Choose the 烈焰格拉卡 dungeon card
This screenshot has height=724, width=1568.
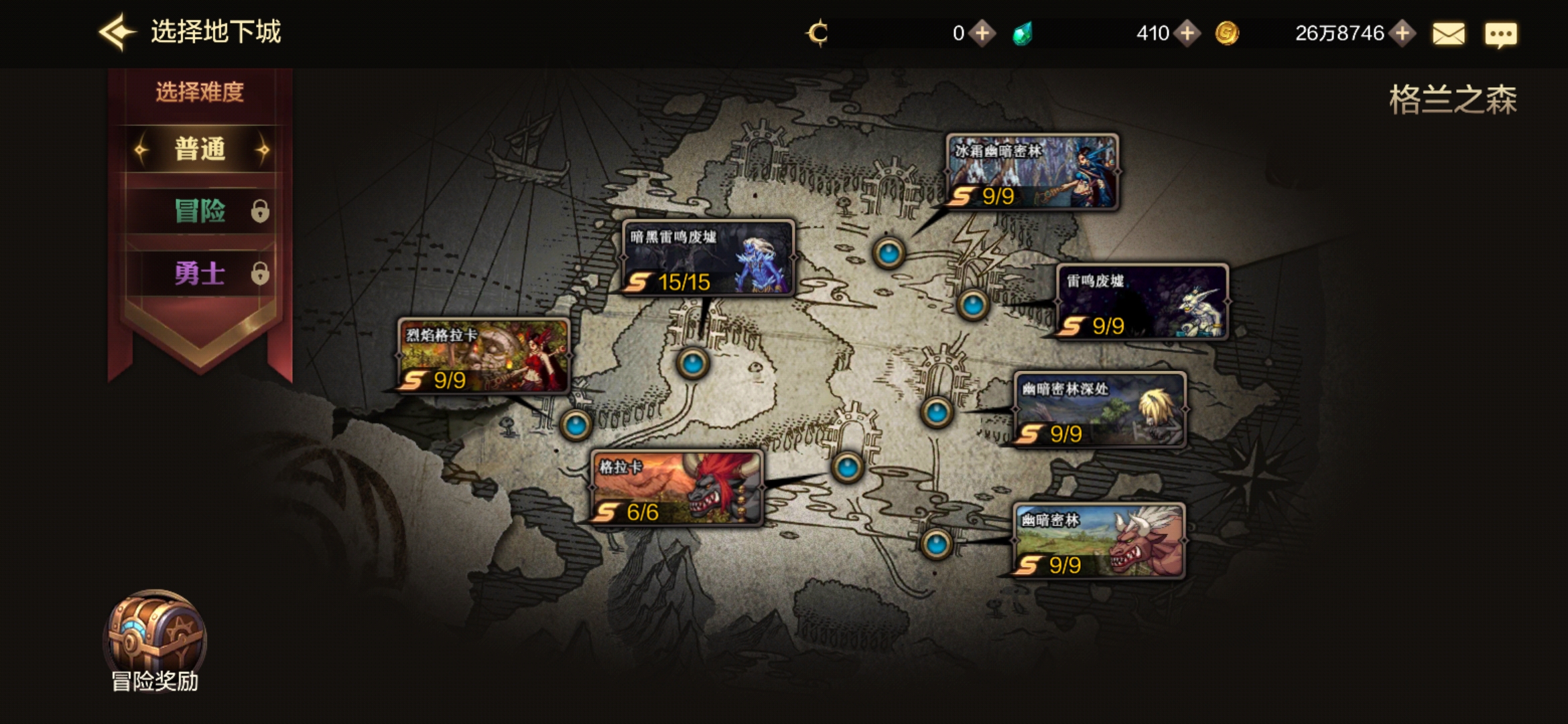483,356
